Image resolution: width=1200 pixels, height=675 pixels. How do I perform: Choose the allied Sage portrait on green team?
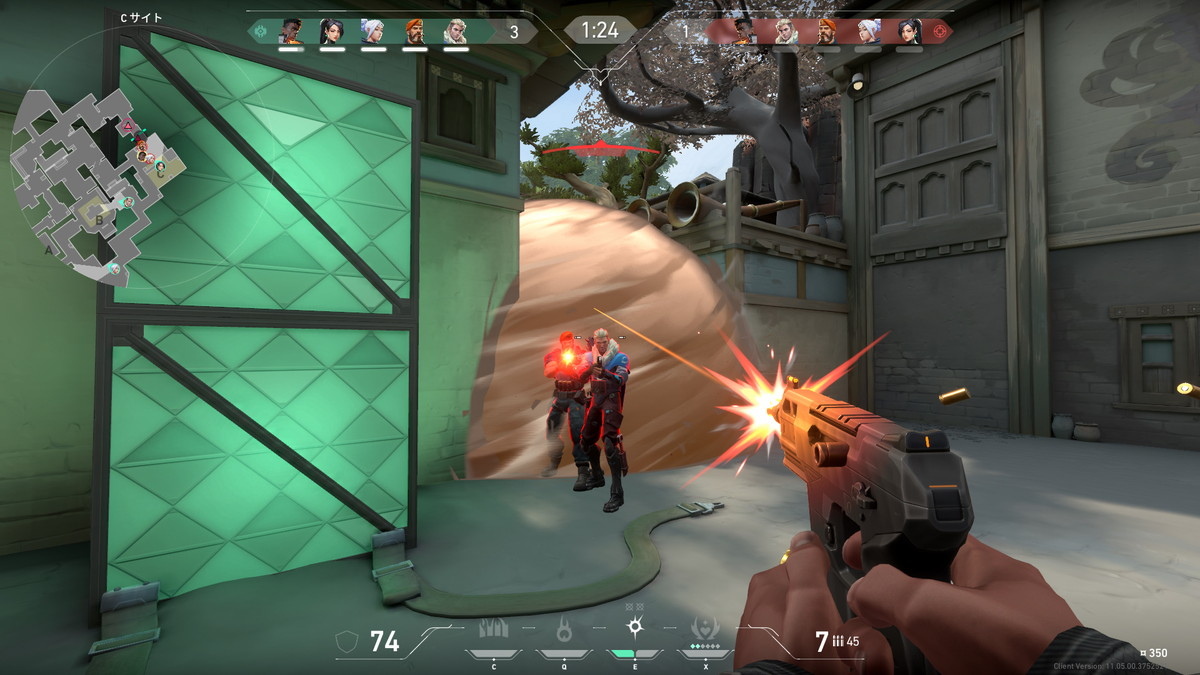pyautogui.click(x=332, y=31)
